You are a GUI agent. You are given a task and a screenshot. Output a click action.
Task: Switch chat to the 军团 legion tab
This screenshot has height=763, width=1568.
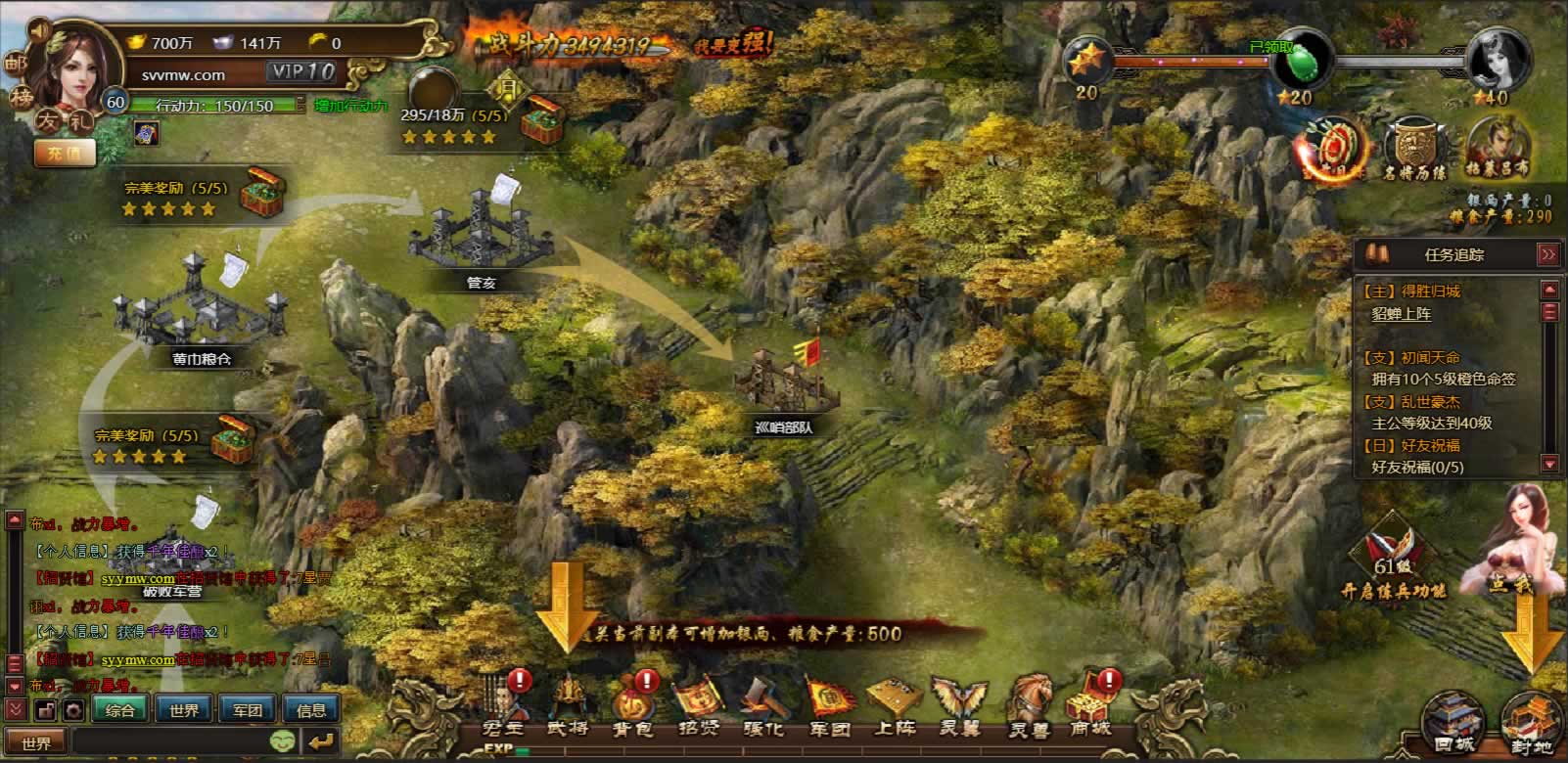pyautogui.click(x=248, y=710)
